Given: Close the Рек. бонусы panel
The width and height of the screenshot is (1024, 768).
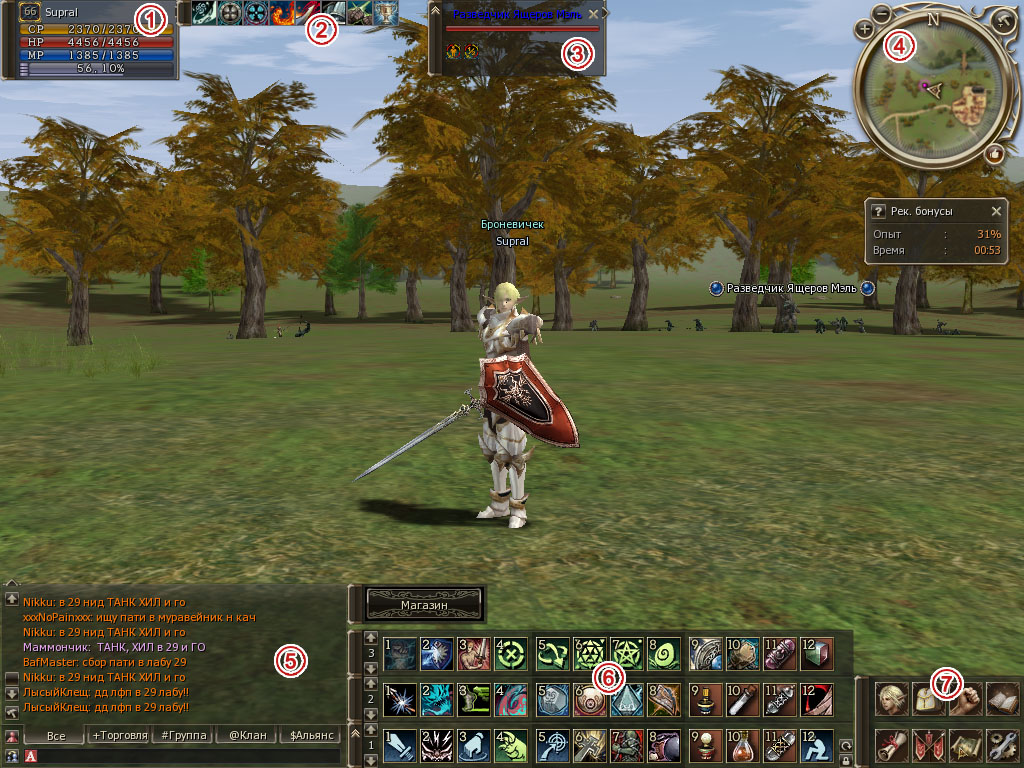Looking at the screenshot, I should click(x=996, y=212).
